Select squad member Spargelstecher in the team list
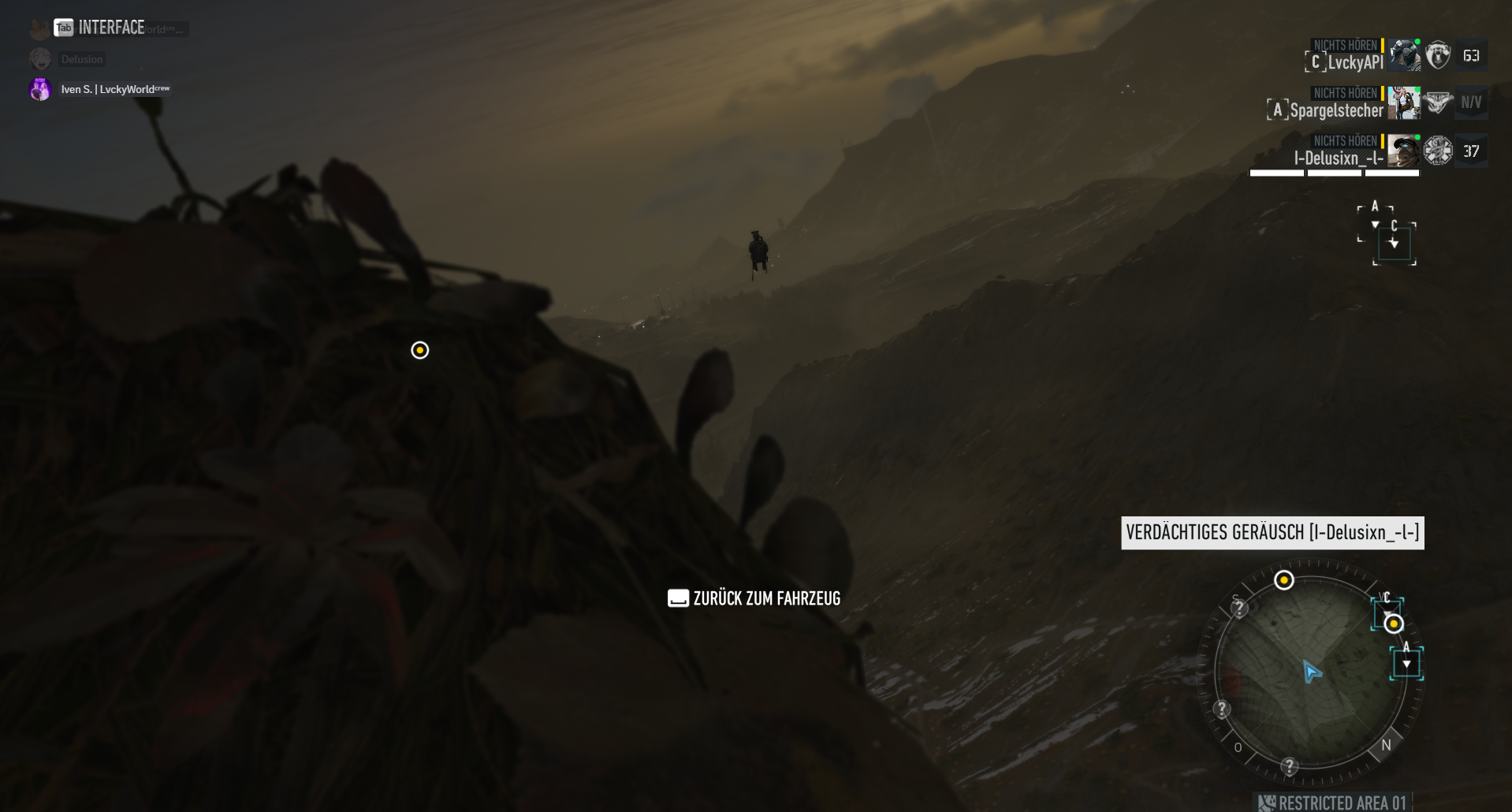Screen dimensions: 1512x812 coord(1336,110)
